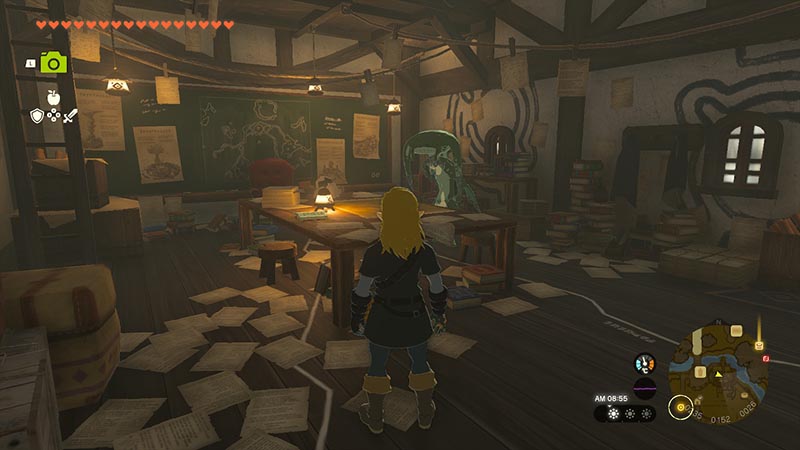Click the temperature gauge dial

point(644,363)
